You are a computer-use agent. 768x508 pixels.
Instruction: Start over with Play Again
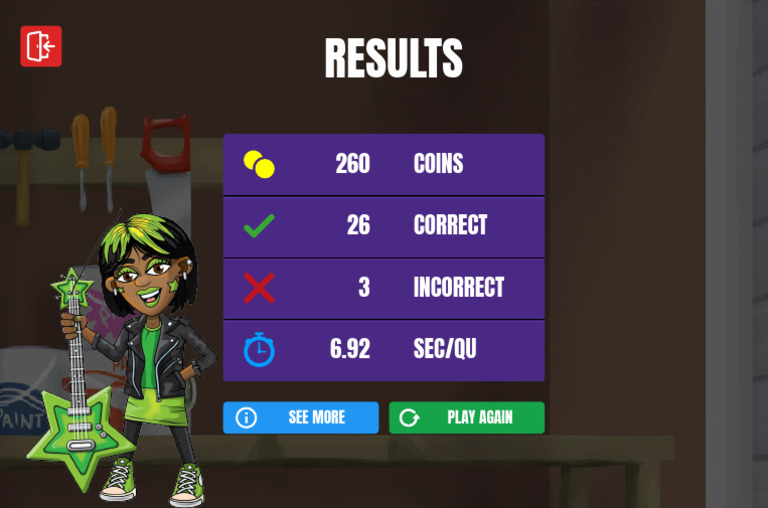[466, 417]
